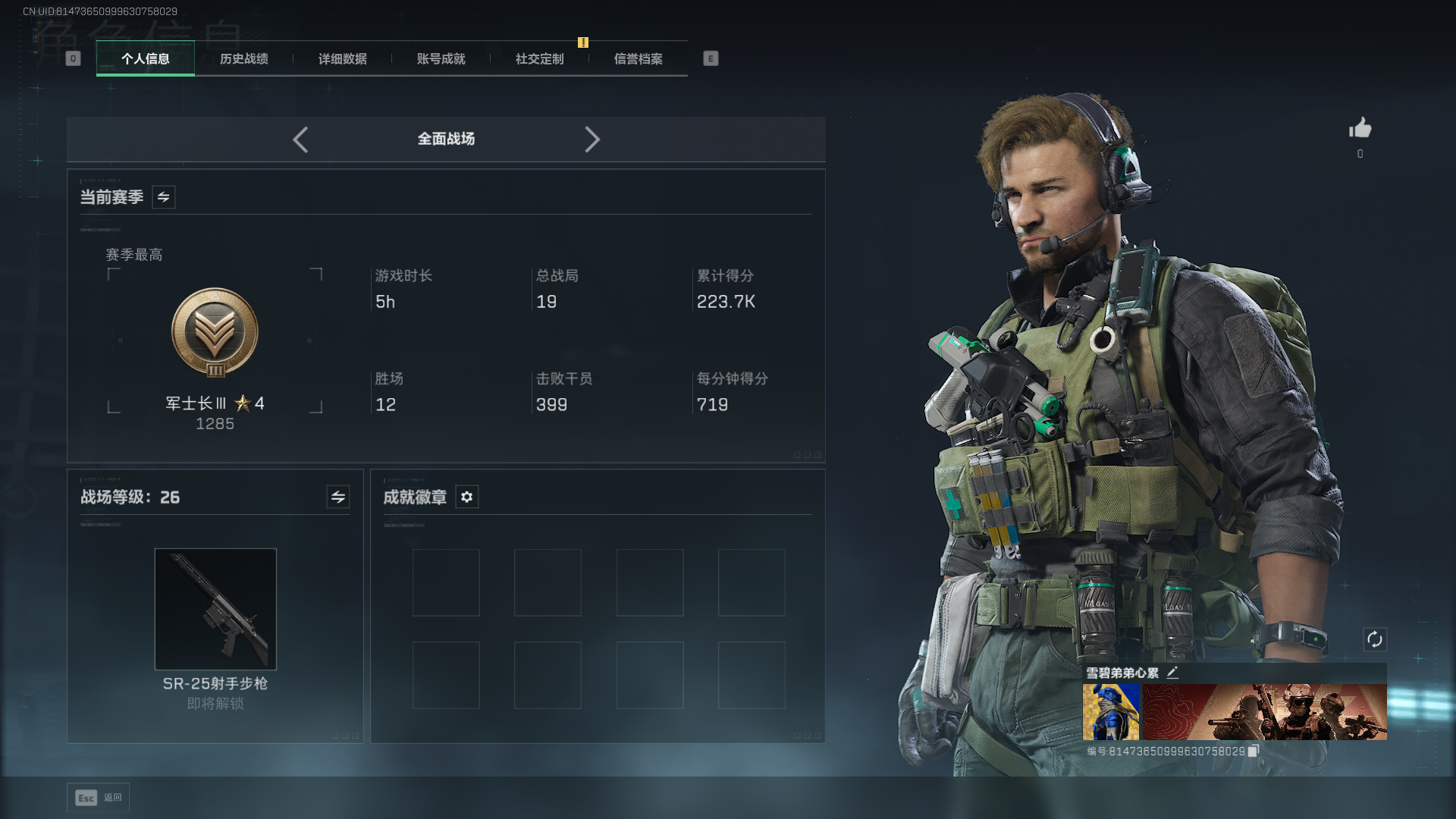Toggle the swap icon next to 当前赛季
Screen dimensions: 1456x819
(x=164, y=197)
